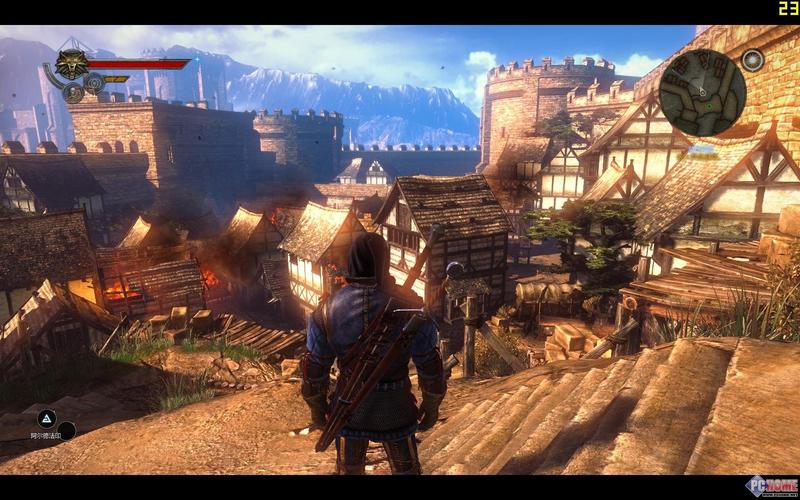
Task: Click the sun icon beside the minimap
Action: [753, 61]
